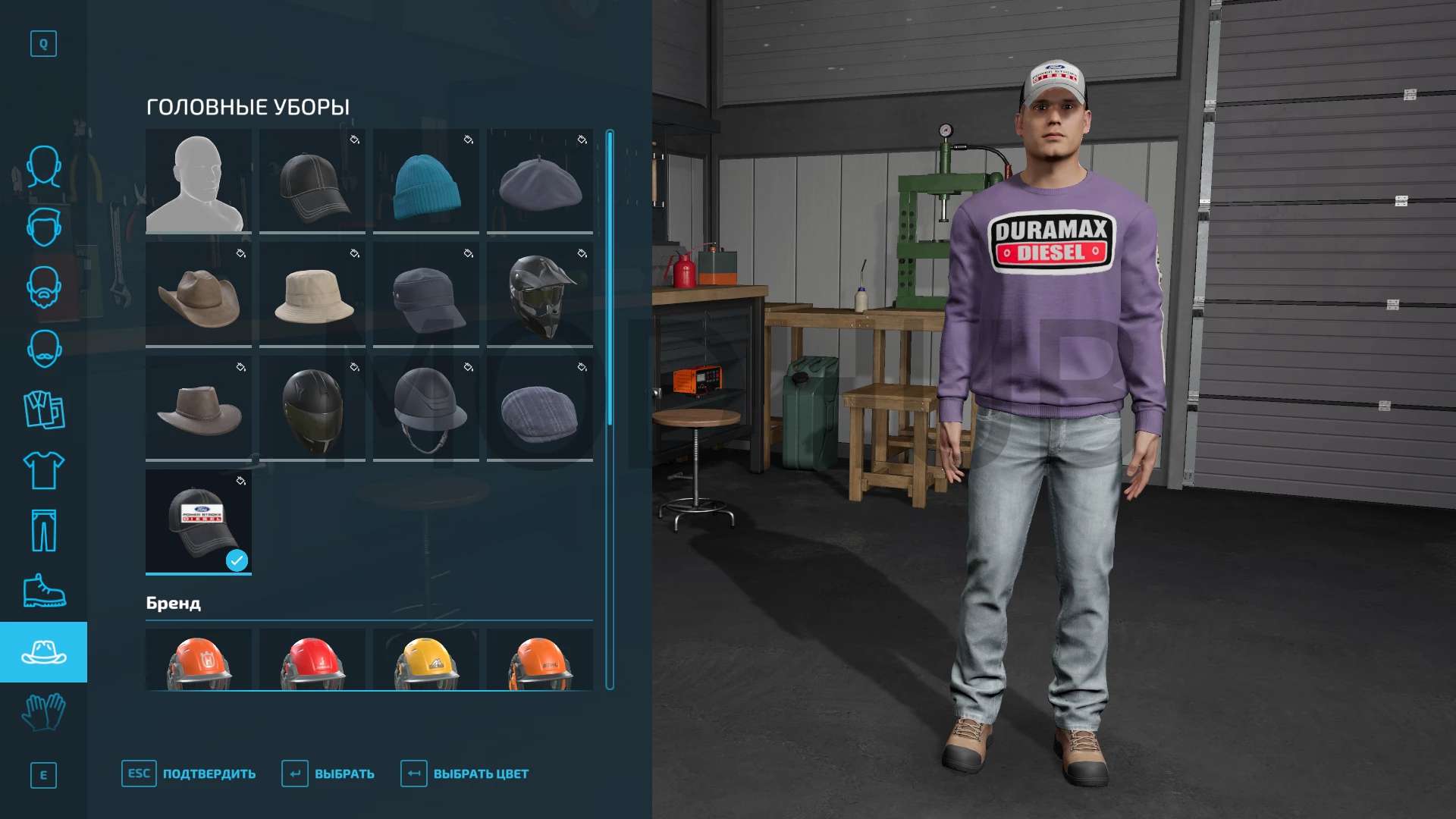Switch to the beard category tab
Screen dimensions: 1456x819
pyautogui.click(x=43, y=287)
